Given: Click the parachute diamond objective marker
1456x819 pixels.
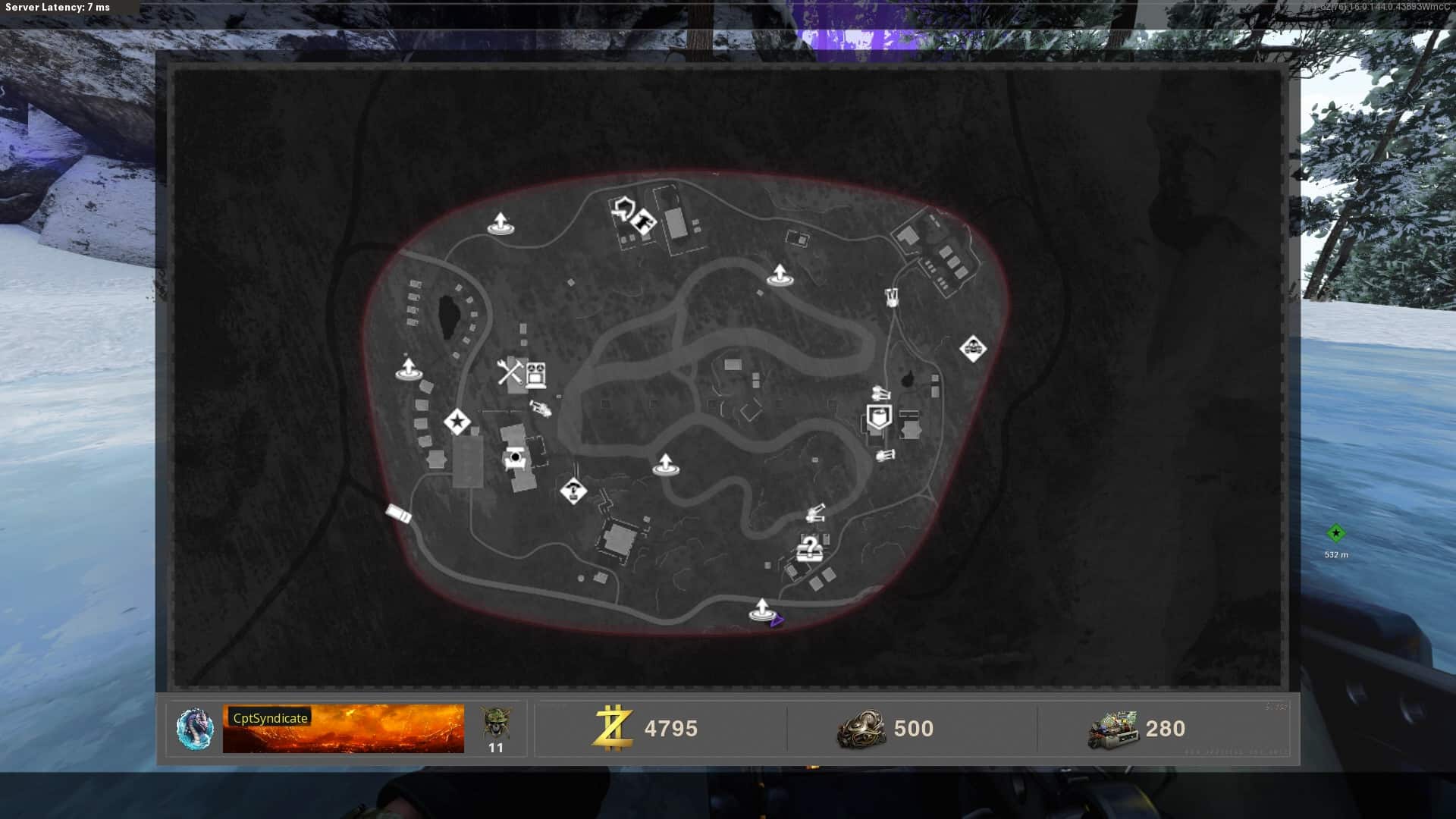Looking at the screenshot, I should tap(573, 490).
